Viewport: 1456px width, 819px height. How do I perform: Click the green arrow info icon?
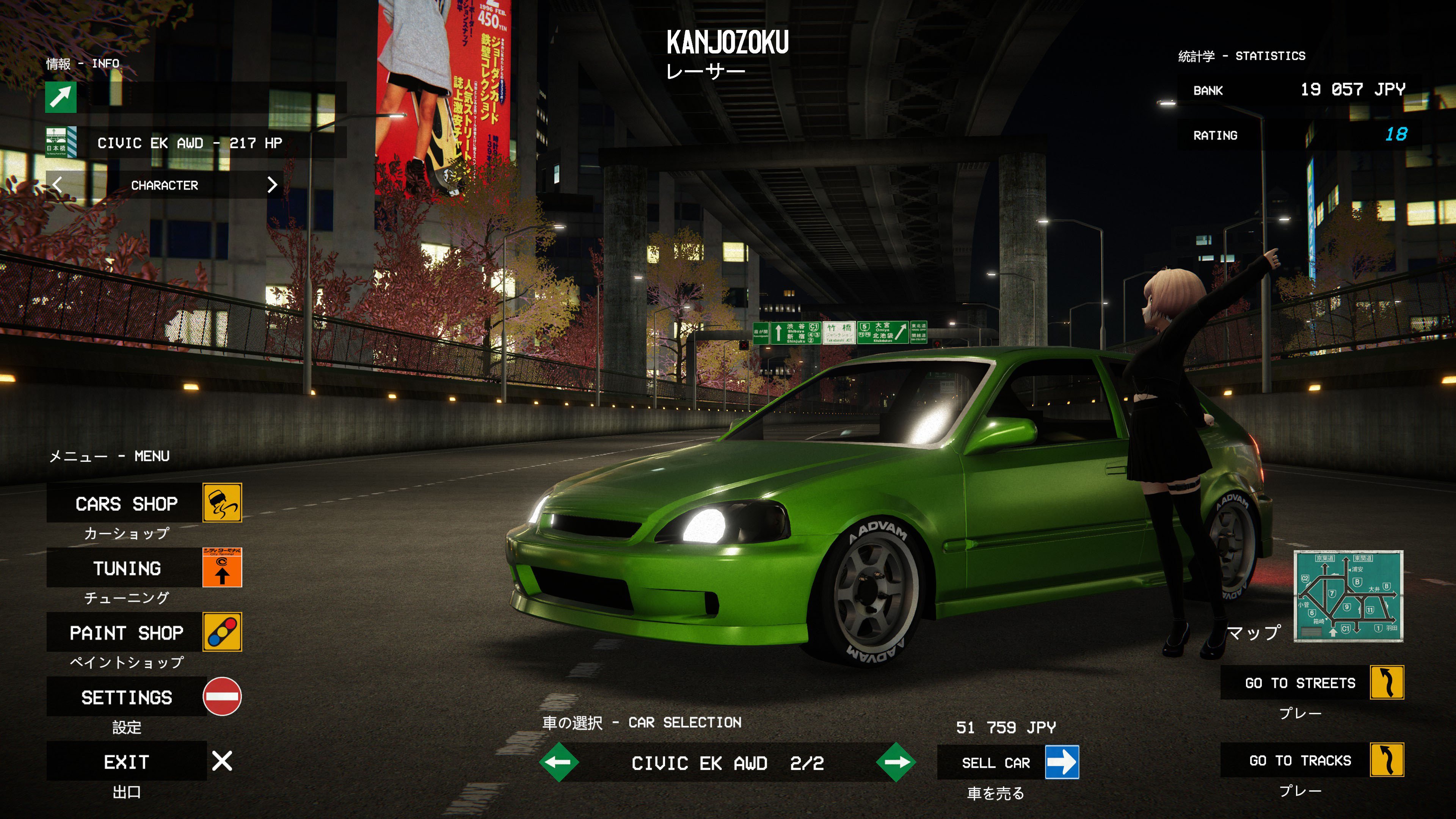[x=61, y=97]
